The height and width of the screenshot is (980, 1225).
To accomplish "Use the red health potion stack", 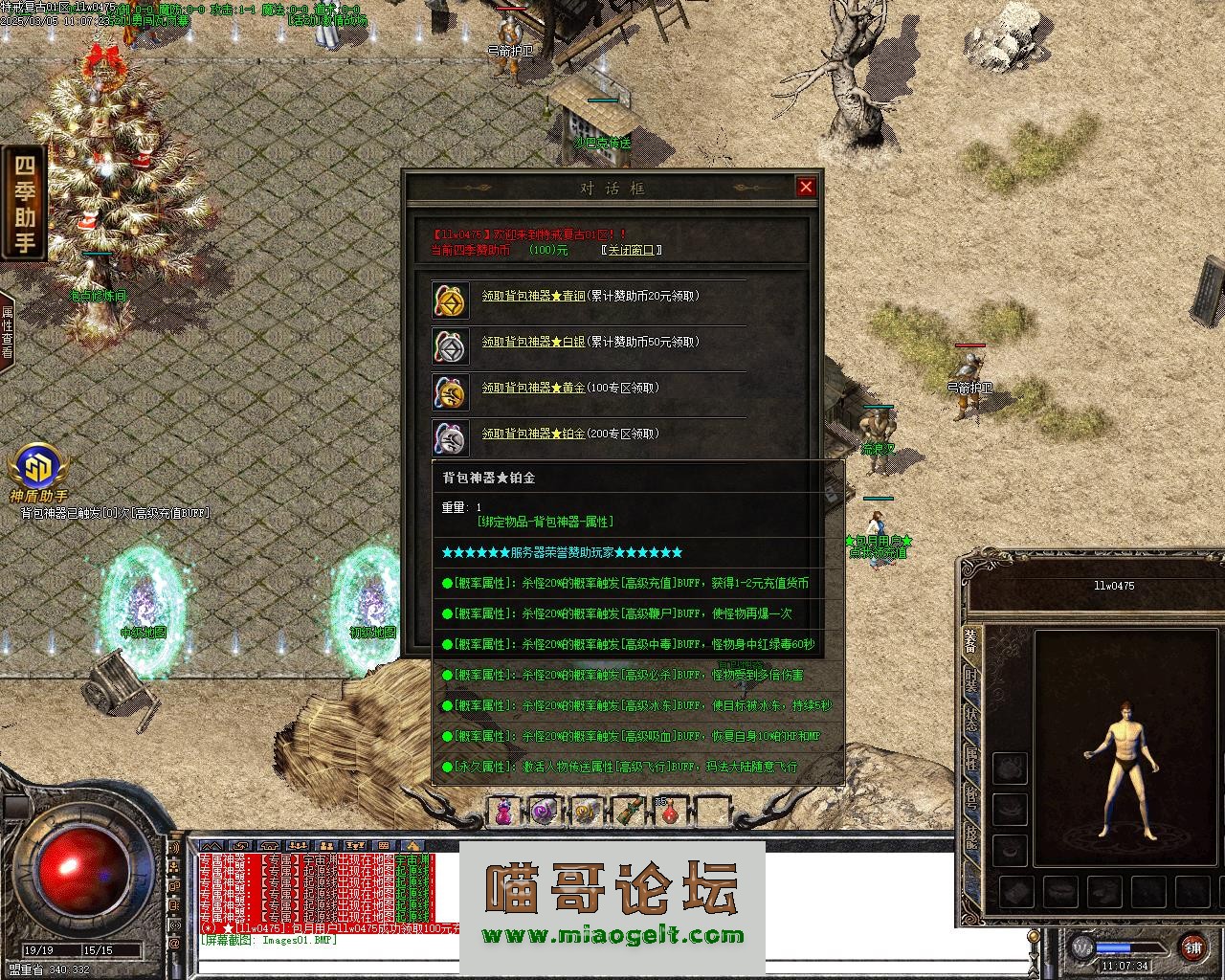I will 670,813.
